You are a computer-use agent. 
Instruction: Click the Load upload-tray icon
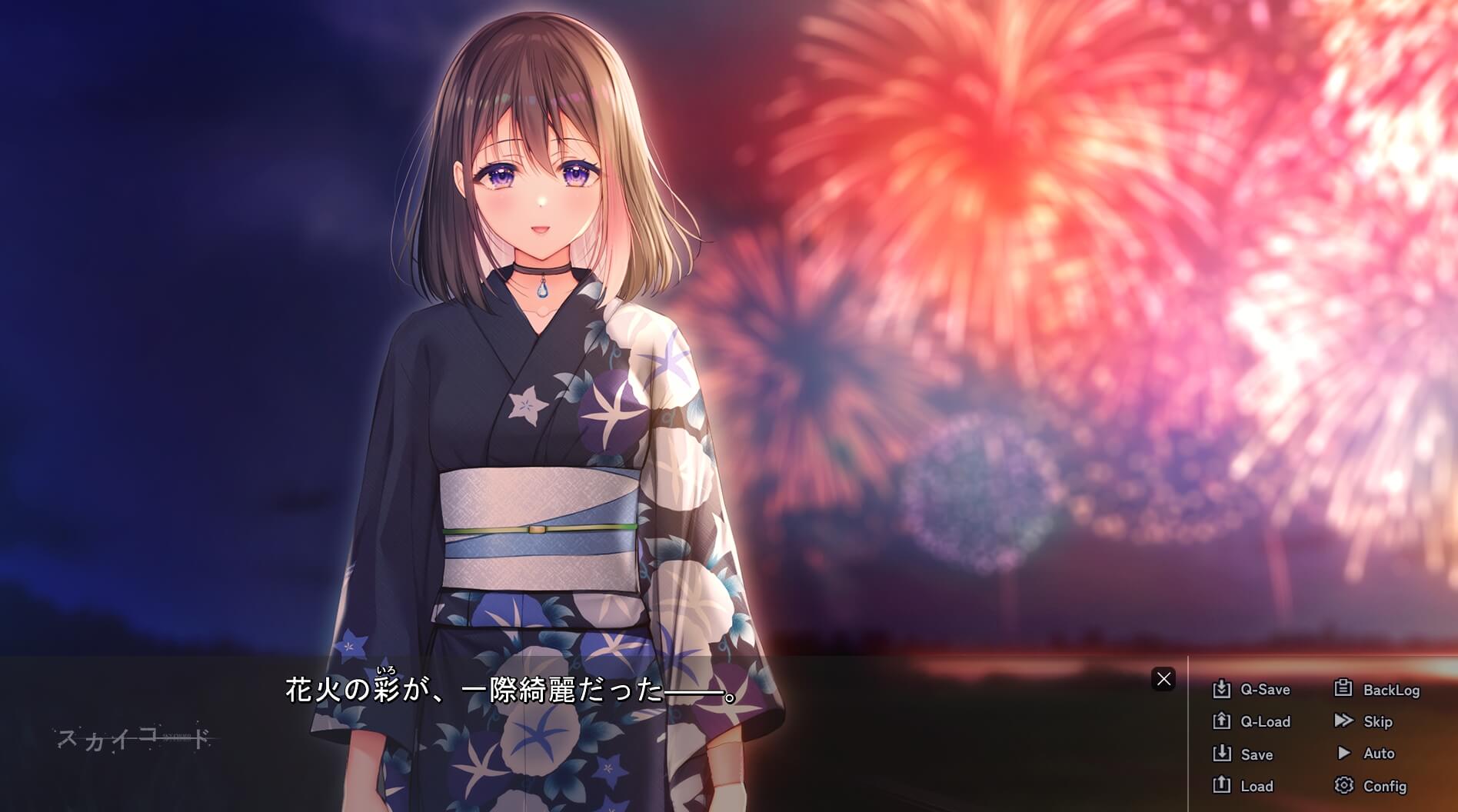tap(1223, 787)
